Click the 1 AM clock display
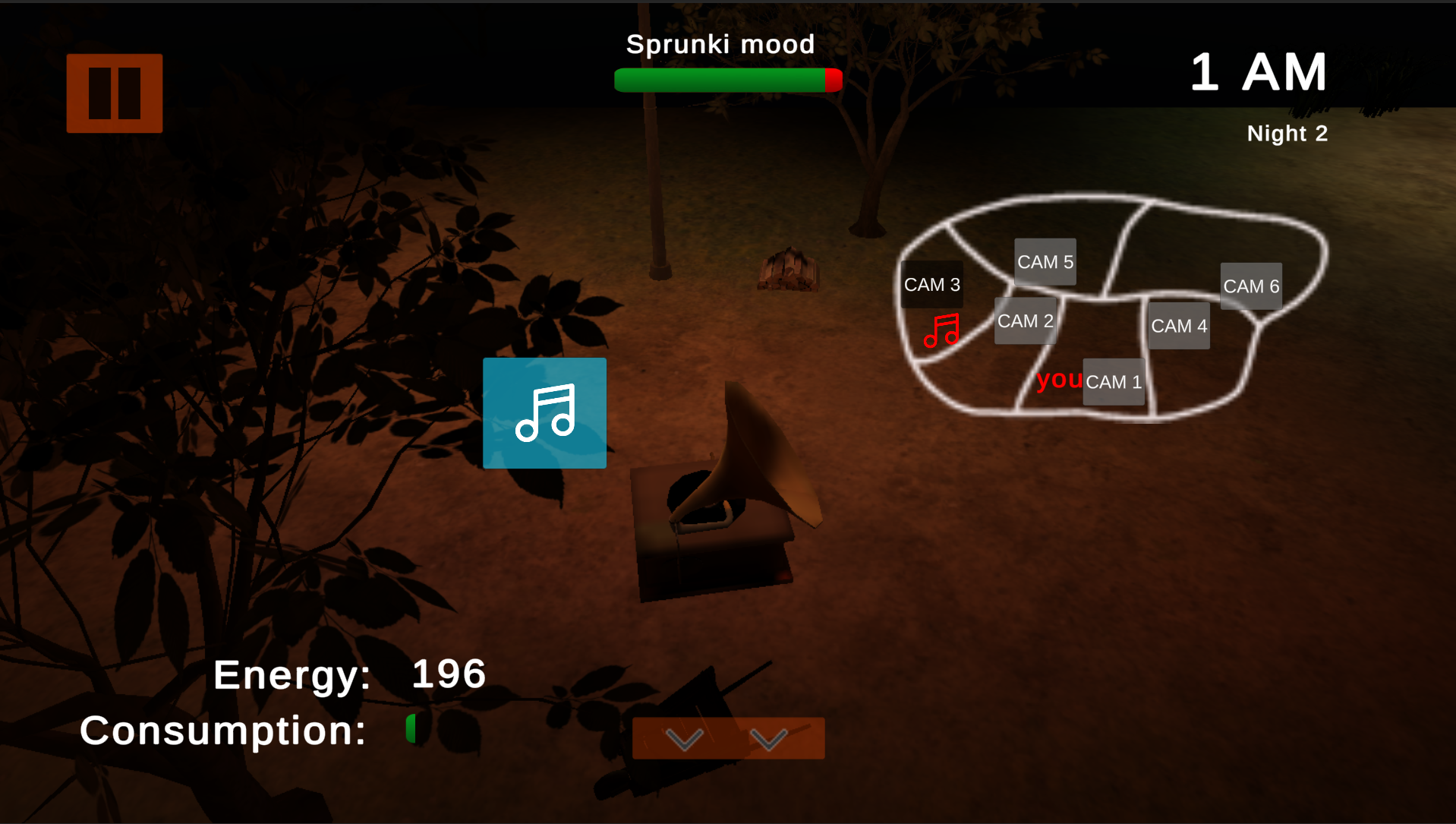Image resolution: width=1456 pixels, height=824 pixels. [1258, 71]
